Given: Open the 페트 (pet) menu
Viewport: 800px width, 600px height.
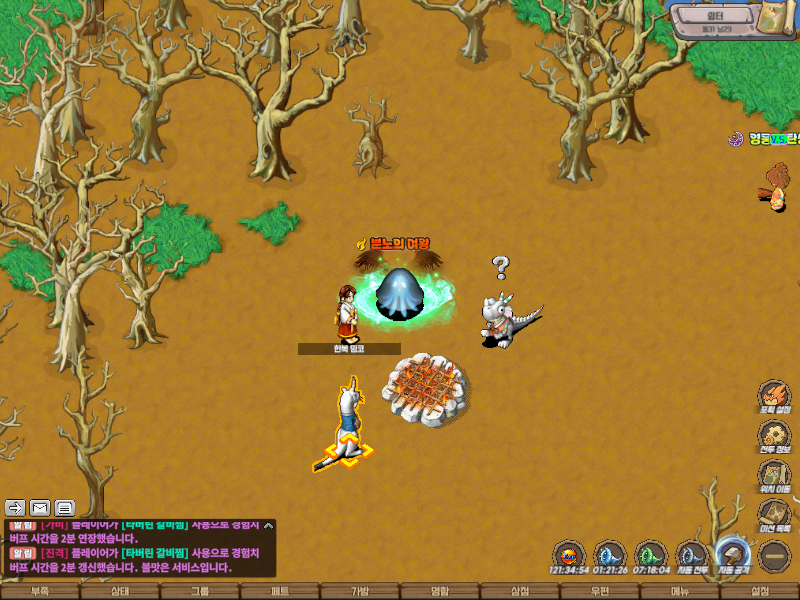Looking at the screenshot, I should click(x=280, y=592).
